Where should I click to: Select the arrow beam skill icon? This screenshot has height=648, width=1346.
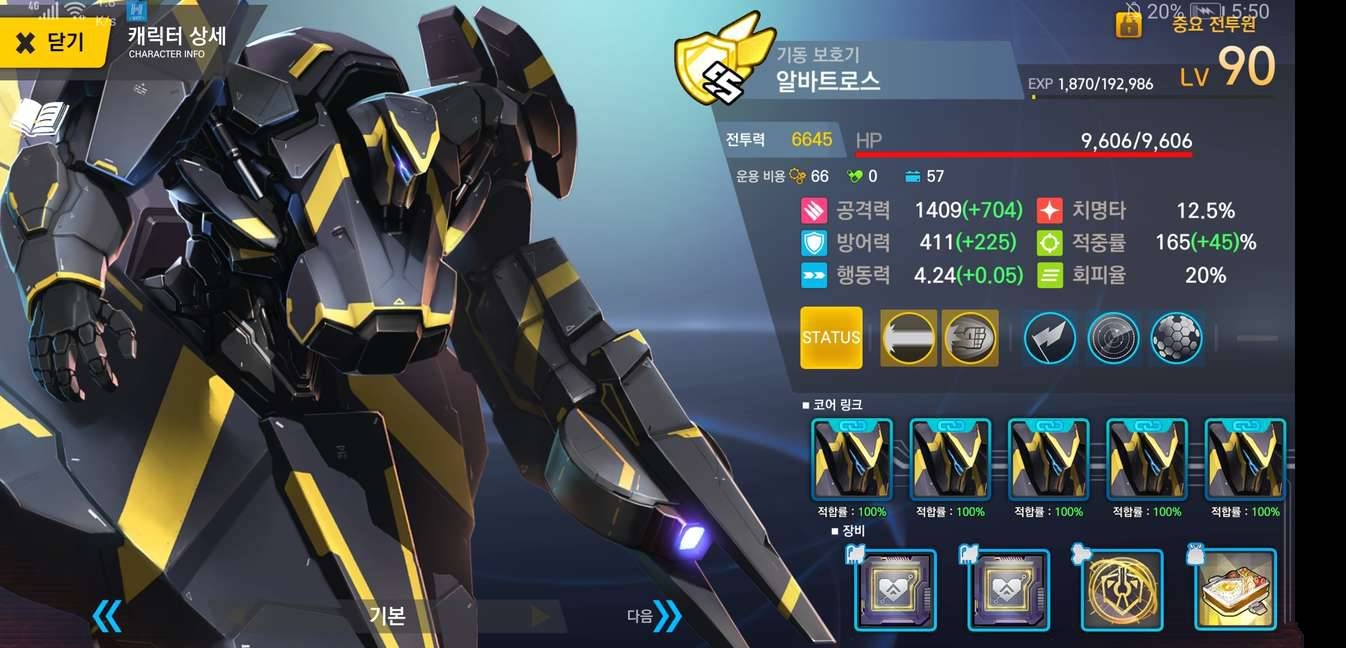pos(908,338)
